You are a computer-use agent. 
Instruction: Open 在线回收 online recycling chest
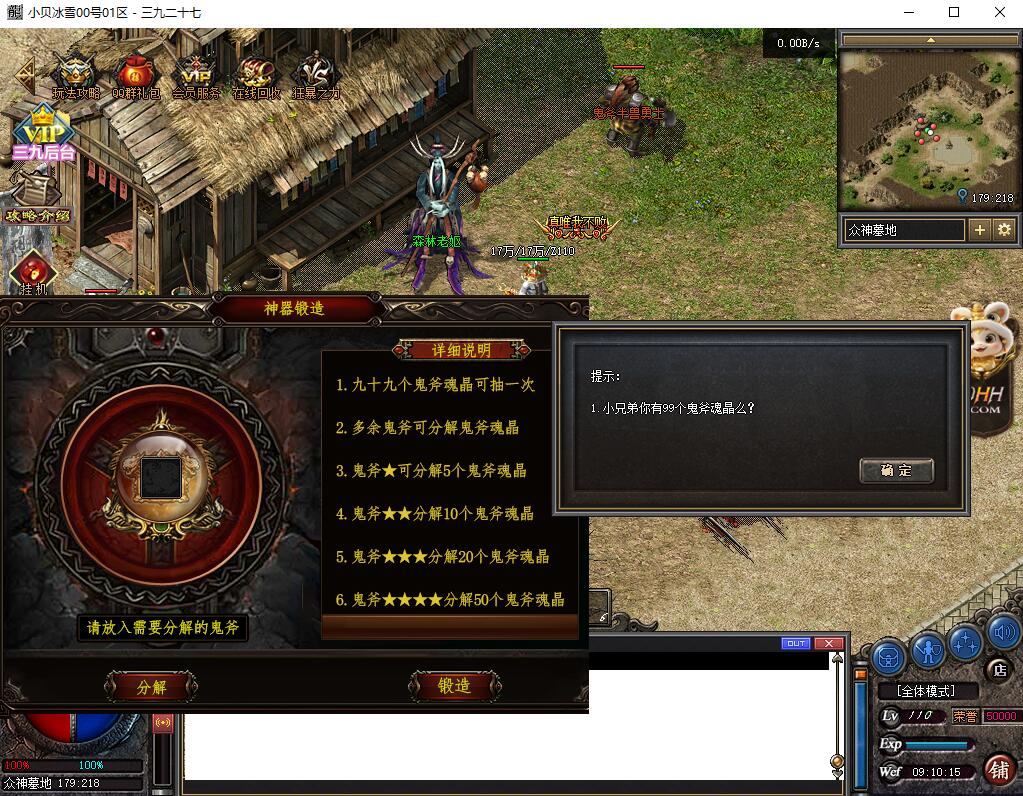coord(256,77)
